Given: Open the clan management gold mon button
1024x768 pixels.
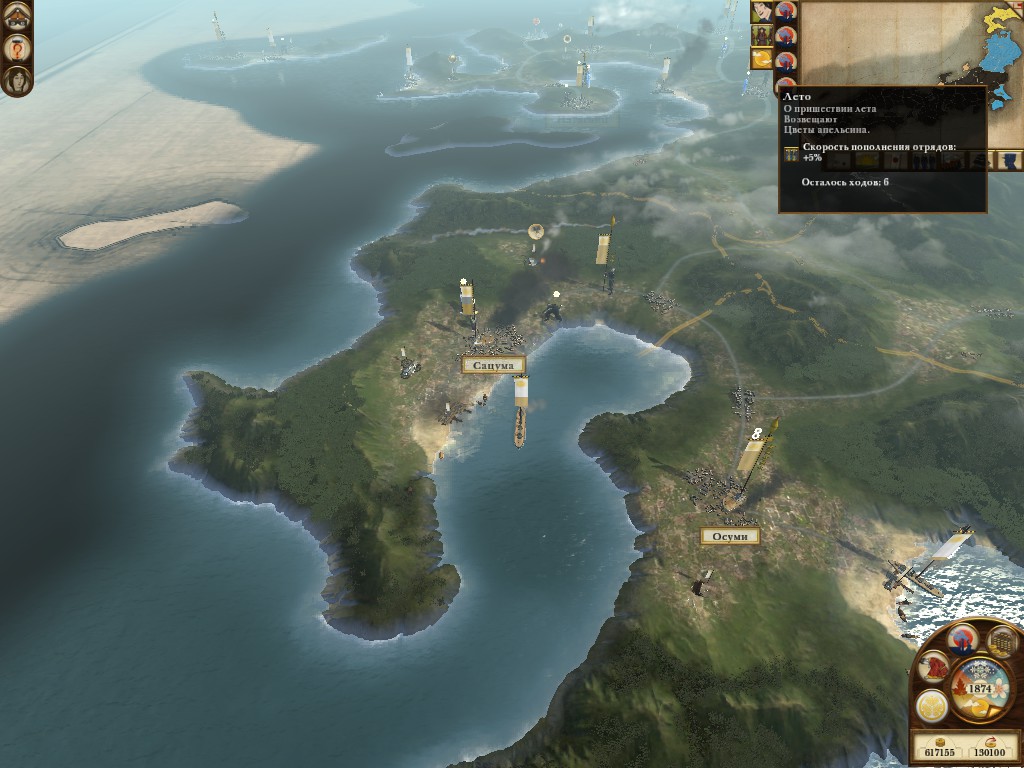Looking at the screenshot, I should [x=931, y=706].
